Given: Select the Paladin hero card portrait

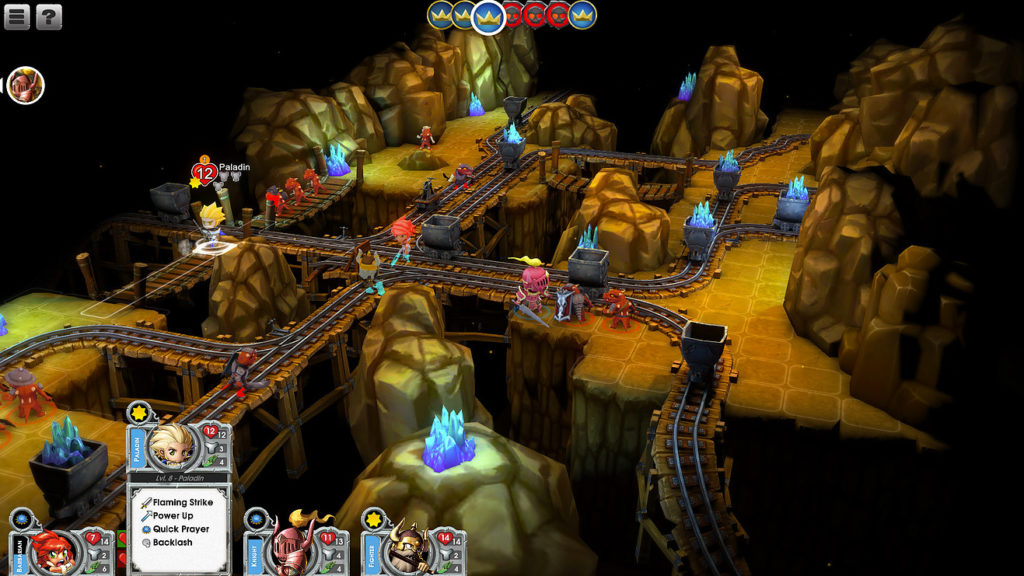Looking at the screenshot, I should click(x=171, y=446).
